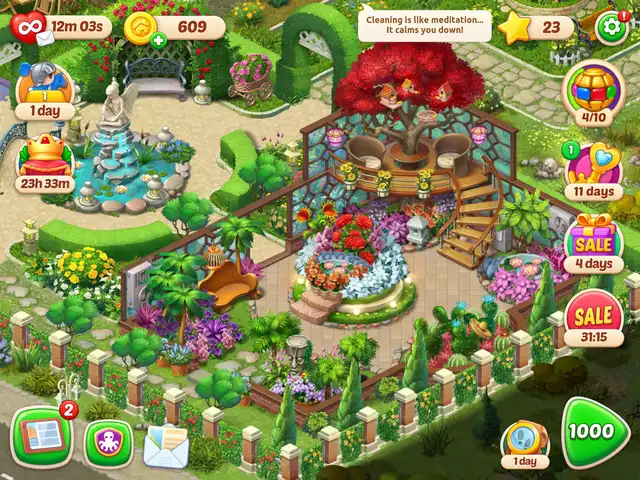Tap the green plus to buy coins
The image size is (640, 480).
pyautogui.click(x=159, y=41)
